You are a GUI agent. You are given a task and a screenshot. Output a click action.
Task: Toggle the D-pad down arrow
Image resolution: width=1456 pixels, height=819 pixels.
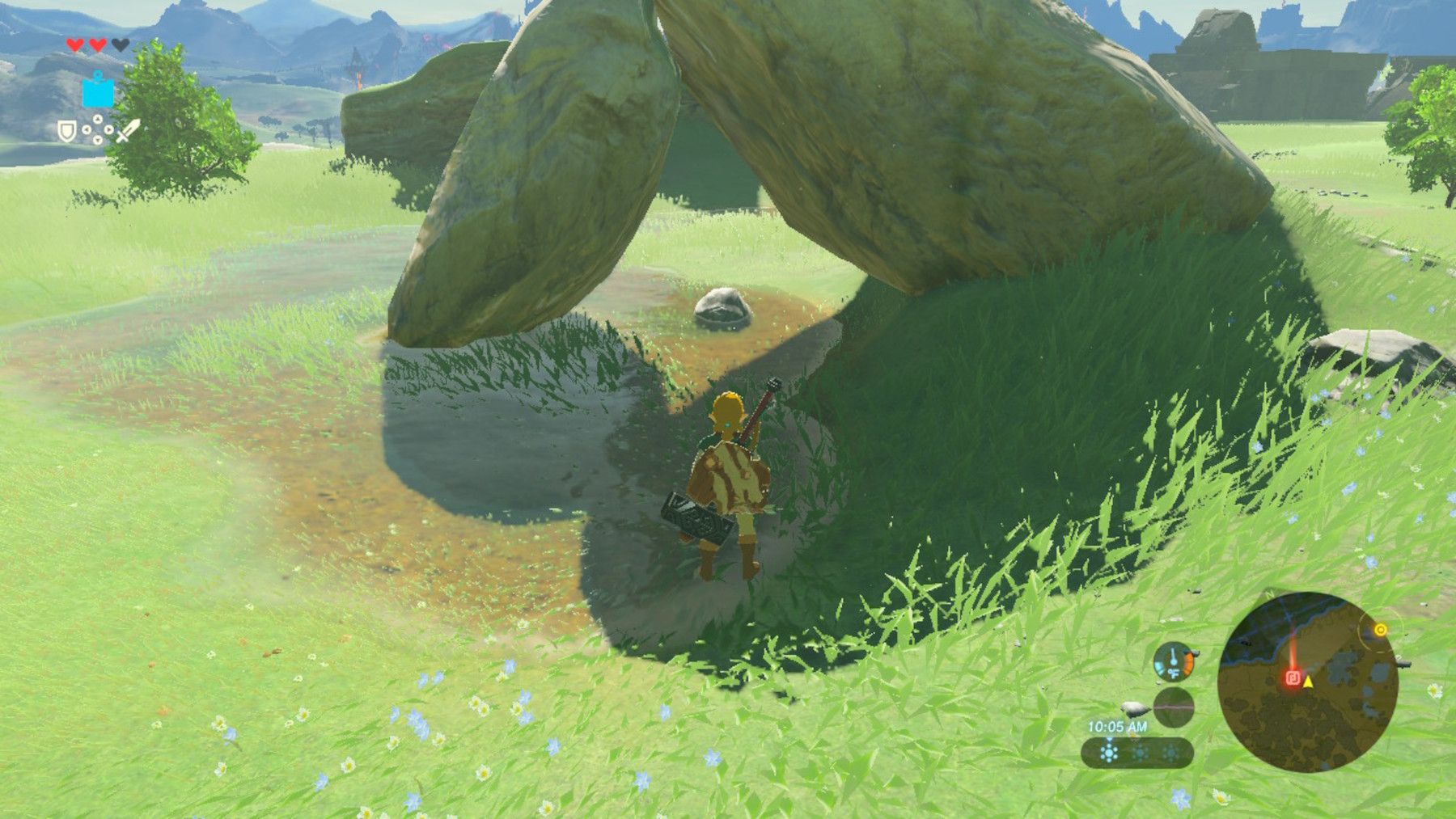pyautogui.click(x=97, y=140)
